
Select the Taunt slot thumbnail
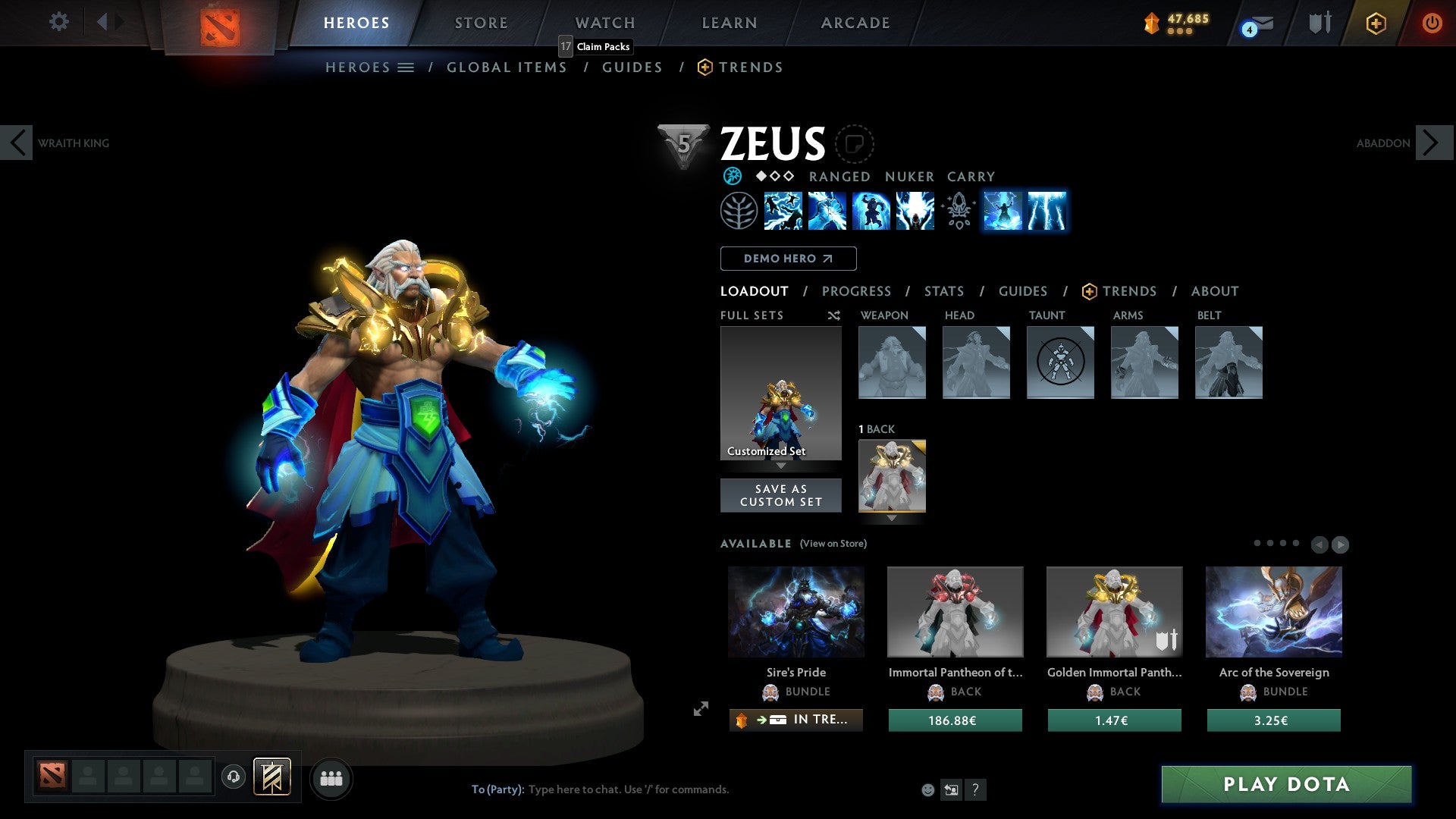(x=1060, y=362)
